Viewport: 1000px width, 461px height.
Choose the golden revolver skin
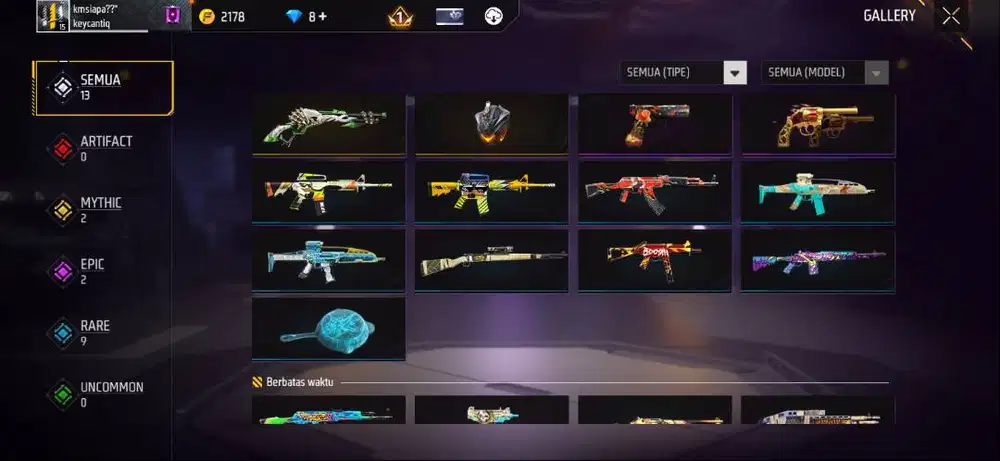[818, 124]
